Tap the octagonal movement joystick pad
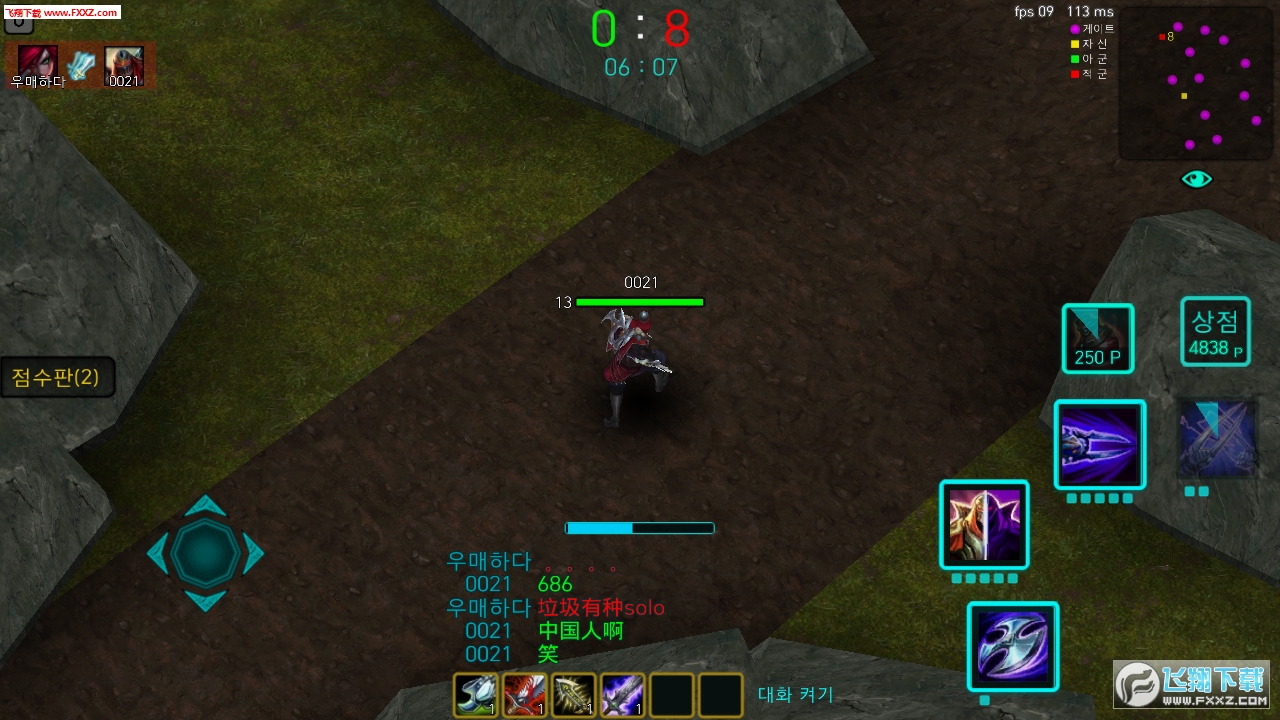Image resolution: width=1280 pixels, height=720 pixels. point(205,553)
